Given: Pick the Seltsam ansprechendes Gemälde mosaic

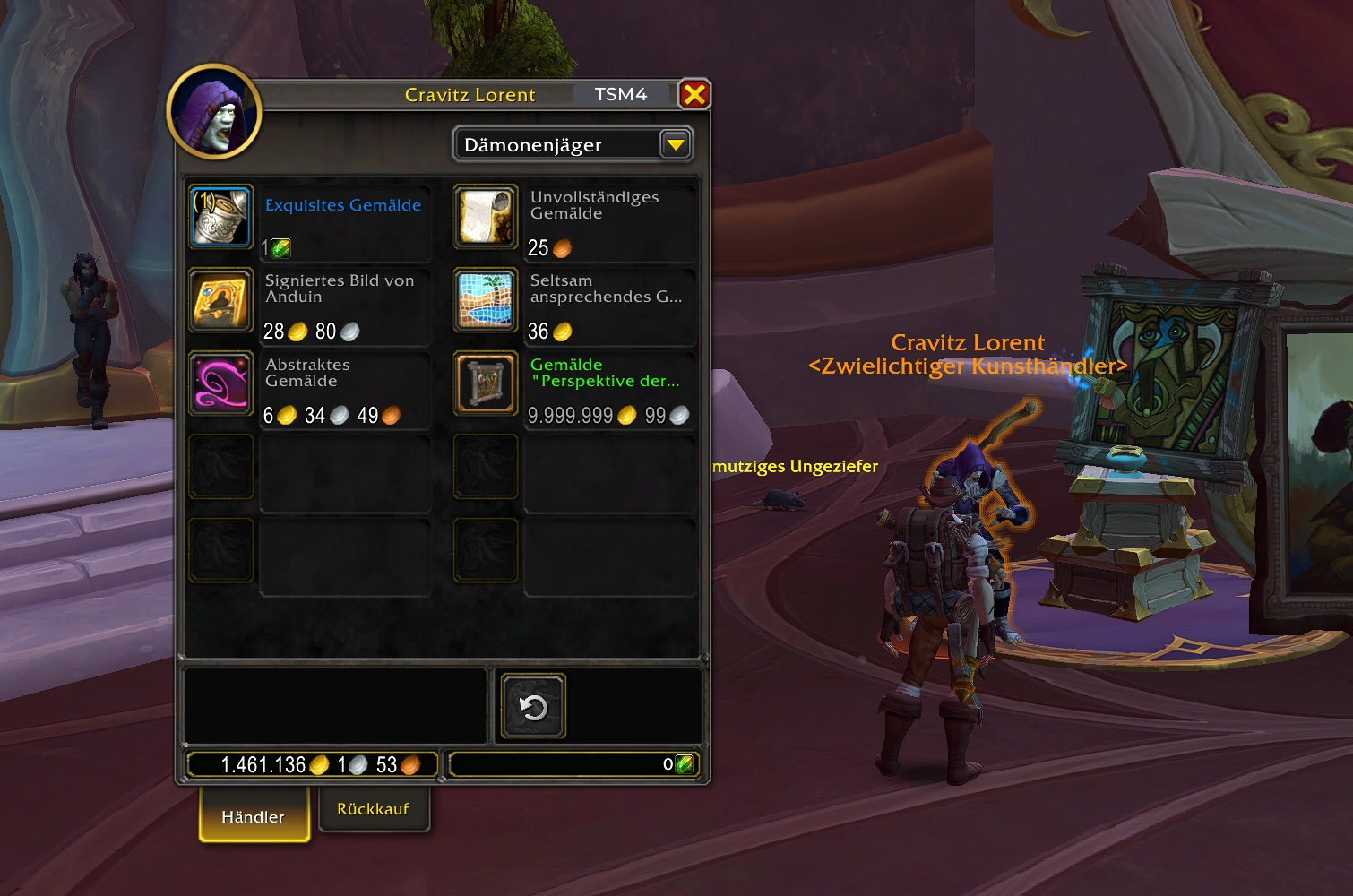Looking at the screenshot, I should (486, 301).
